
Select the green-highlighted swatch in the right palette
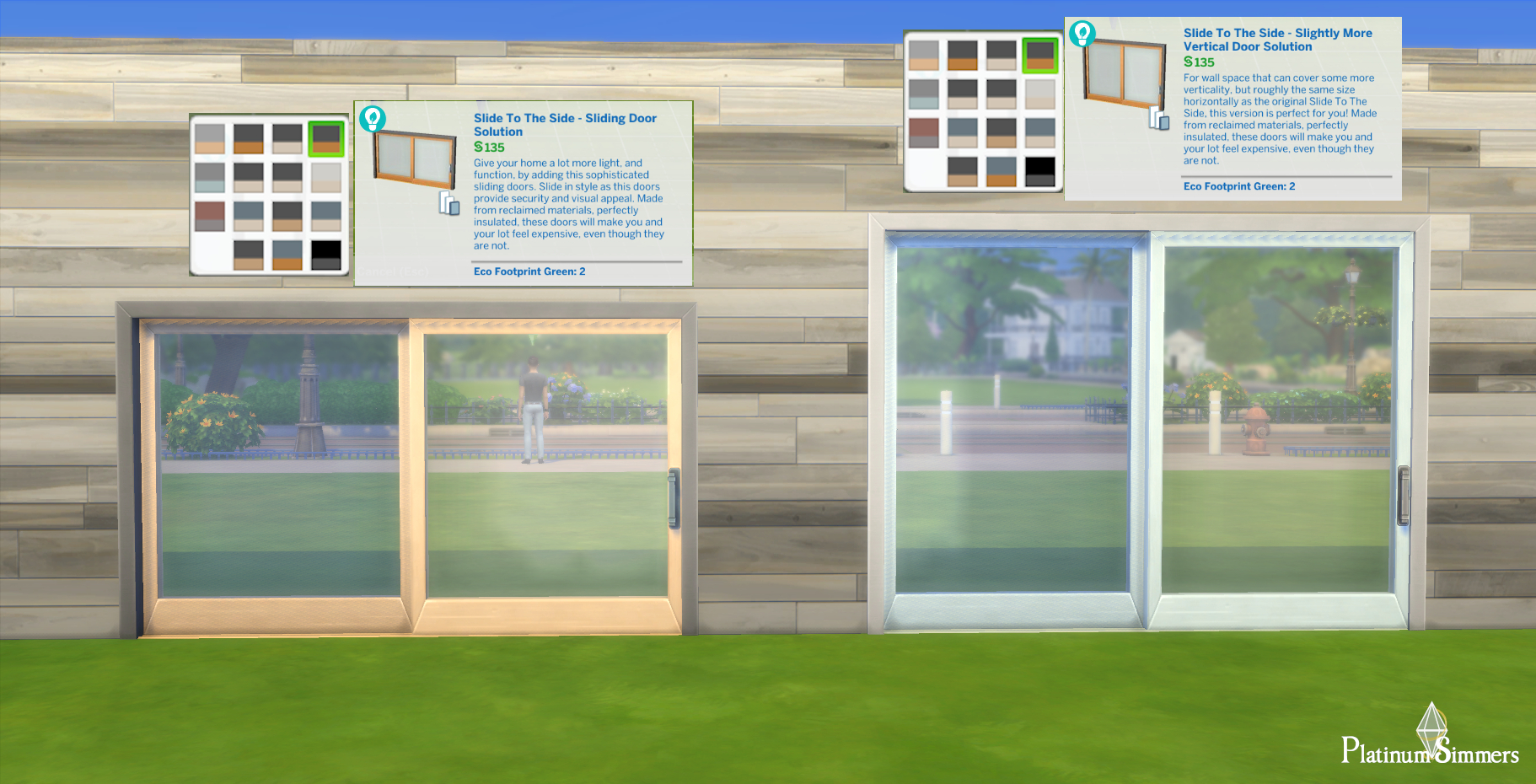(1039, 55)
